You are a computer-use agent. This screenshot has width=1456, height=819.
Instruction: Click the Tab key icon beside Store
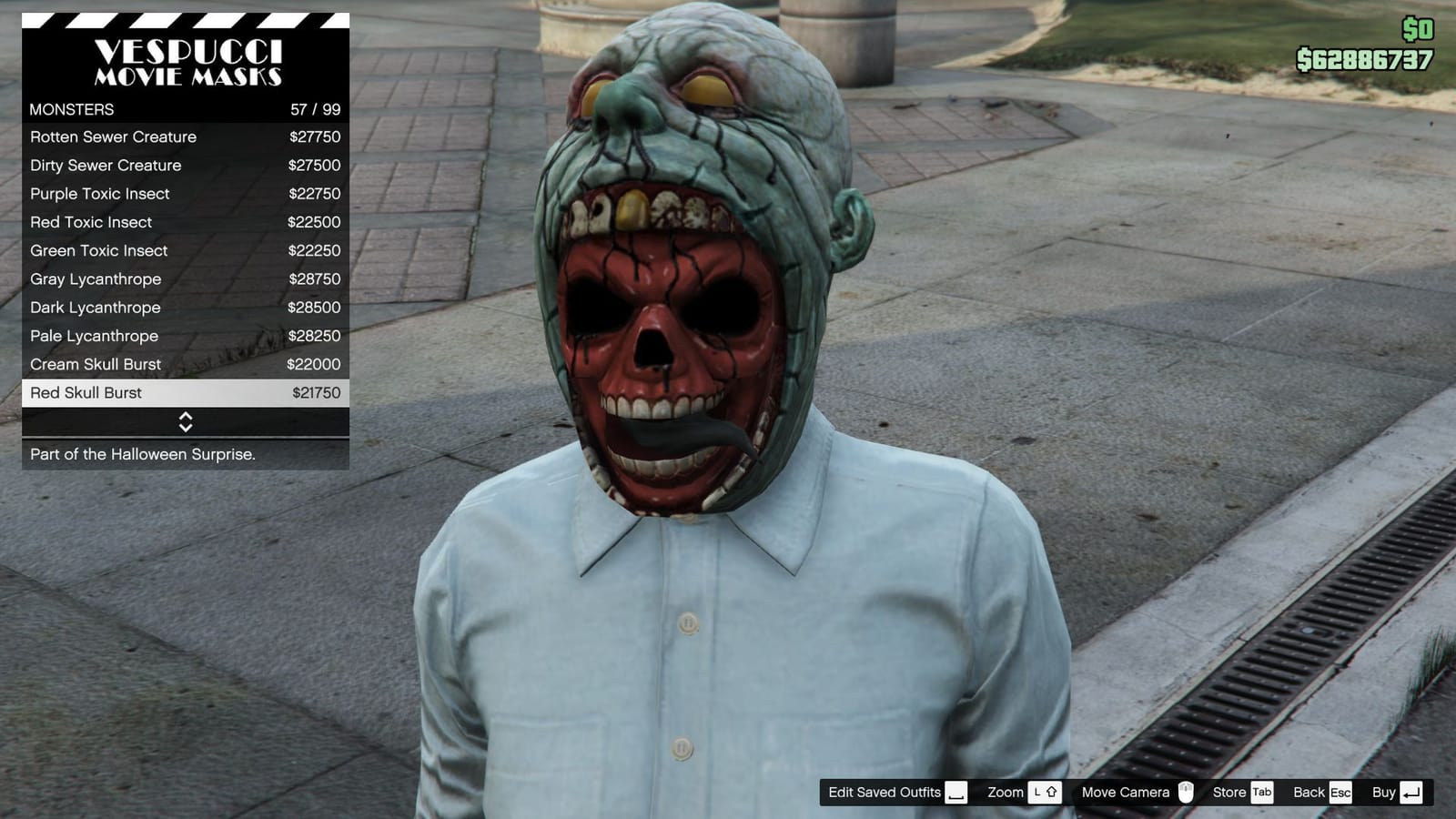click(1263, 793)
